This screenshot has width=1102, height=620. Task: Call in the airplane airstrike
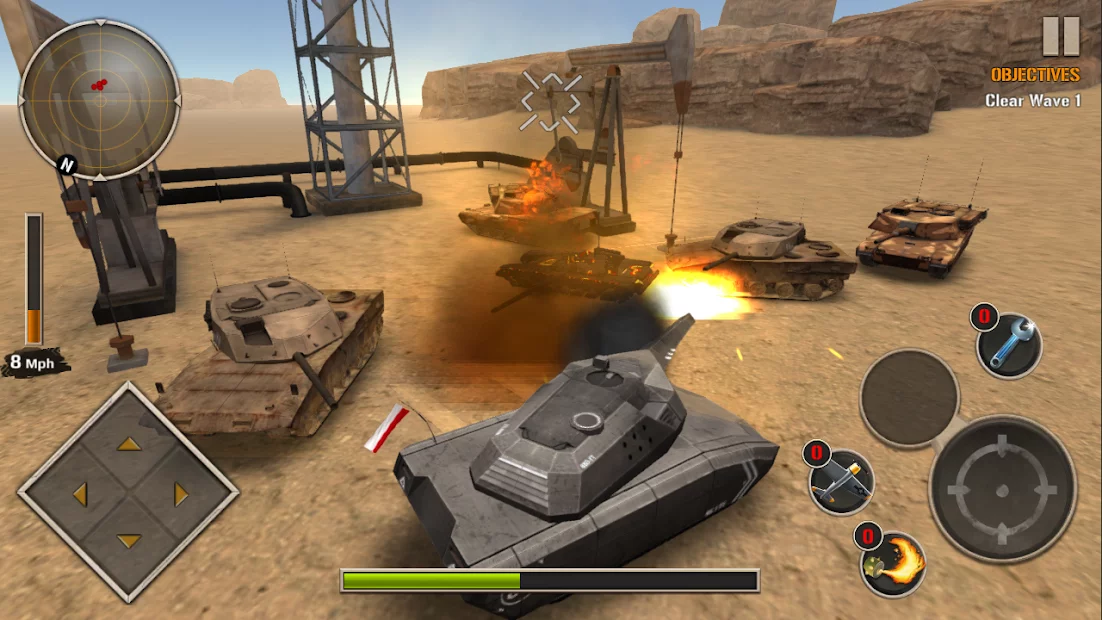(842, 481)
